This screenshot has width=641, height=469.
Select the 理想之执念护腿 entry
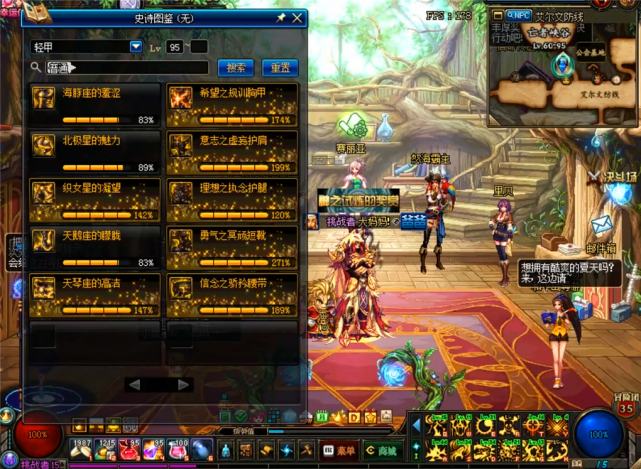[x=231, y=201]
